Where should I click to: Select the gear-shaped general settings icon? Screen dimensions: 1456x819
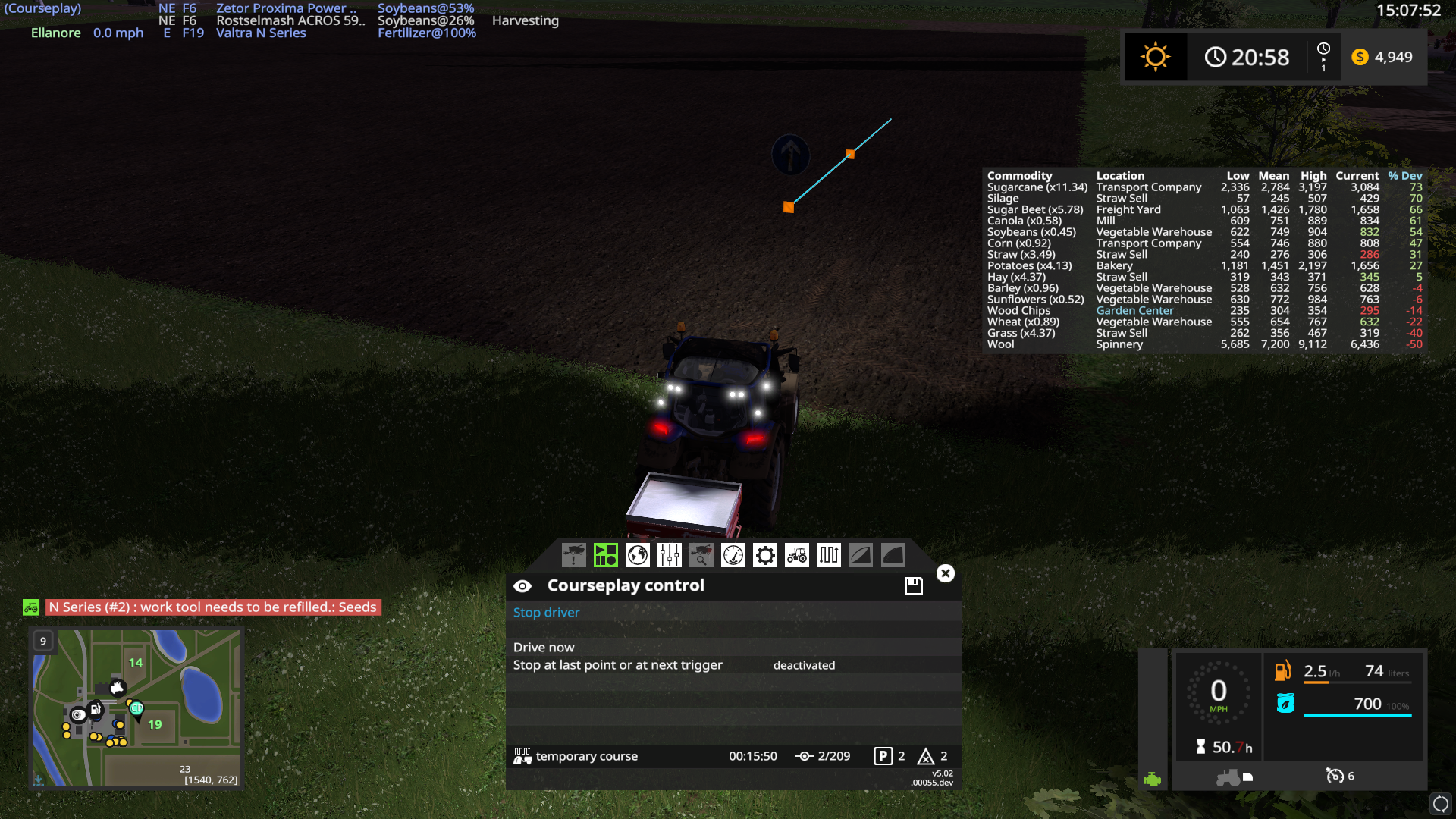764,554
